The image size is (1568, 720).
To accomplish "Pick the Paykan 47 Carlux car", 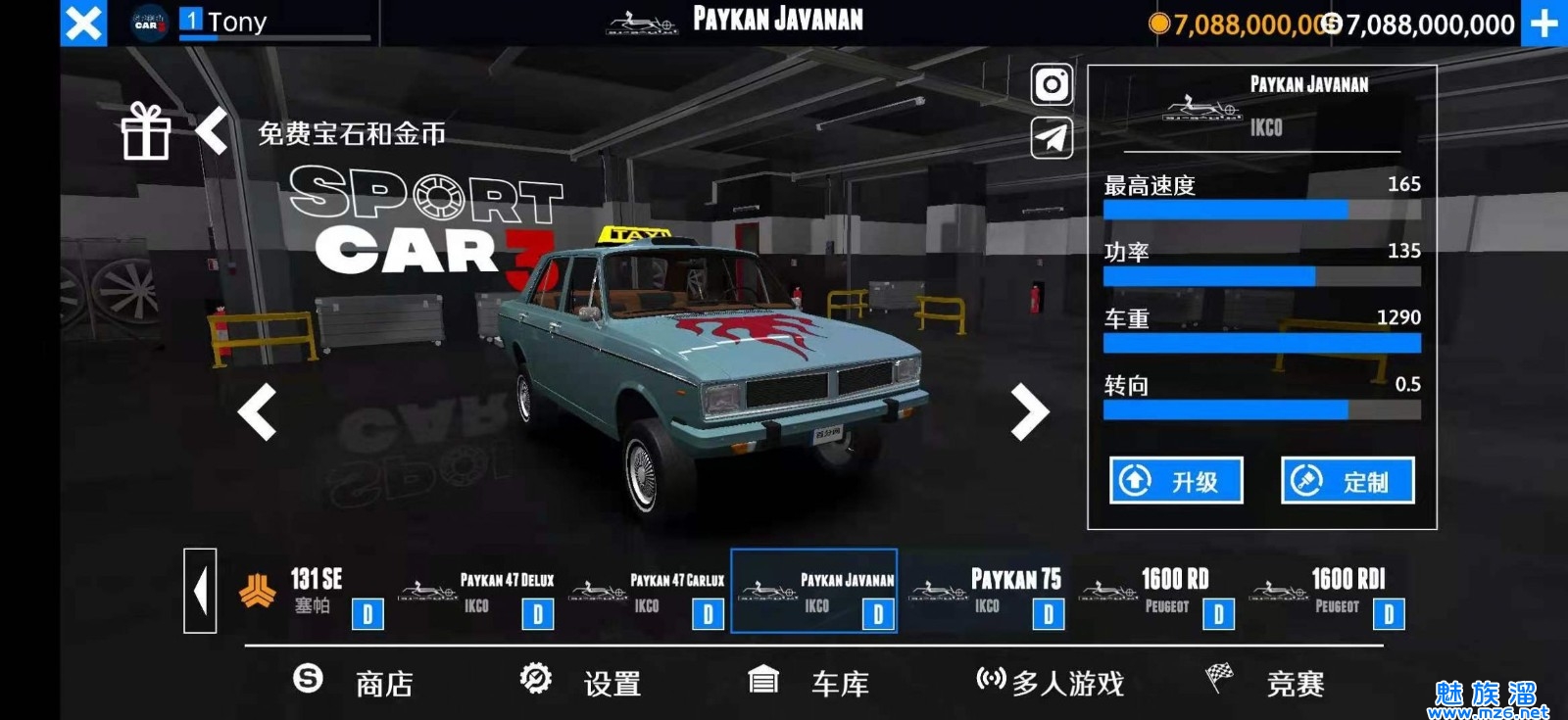I will coord(648,592).
